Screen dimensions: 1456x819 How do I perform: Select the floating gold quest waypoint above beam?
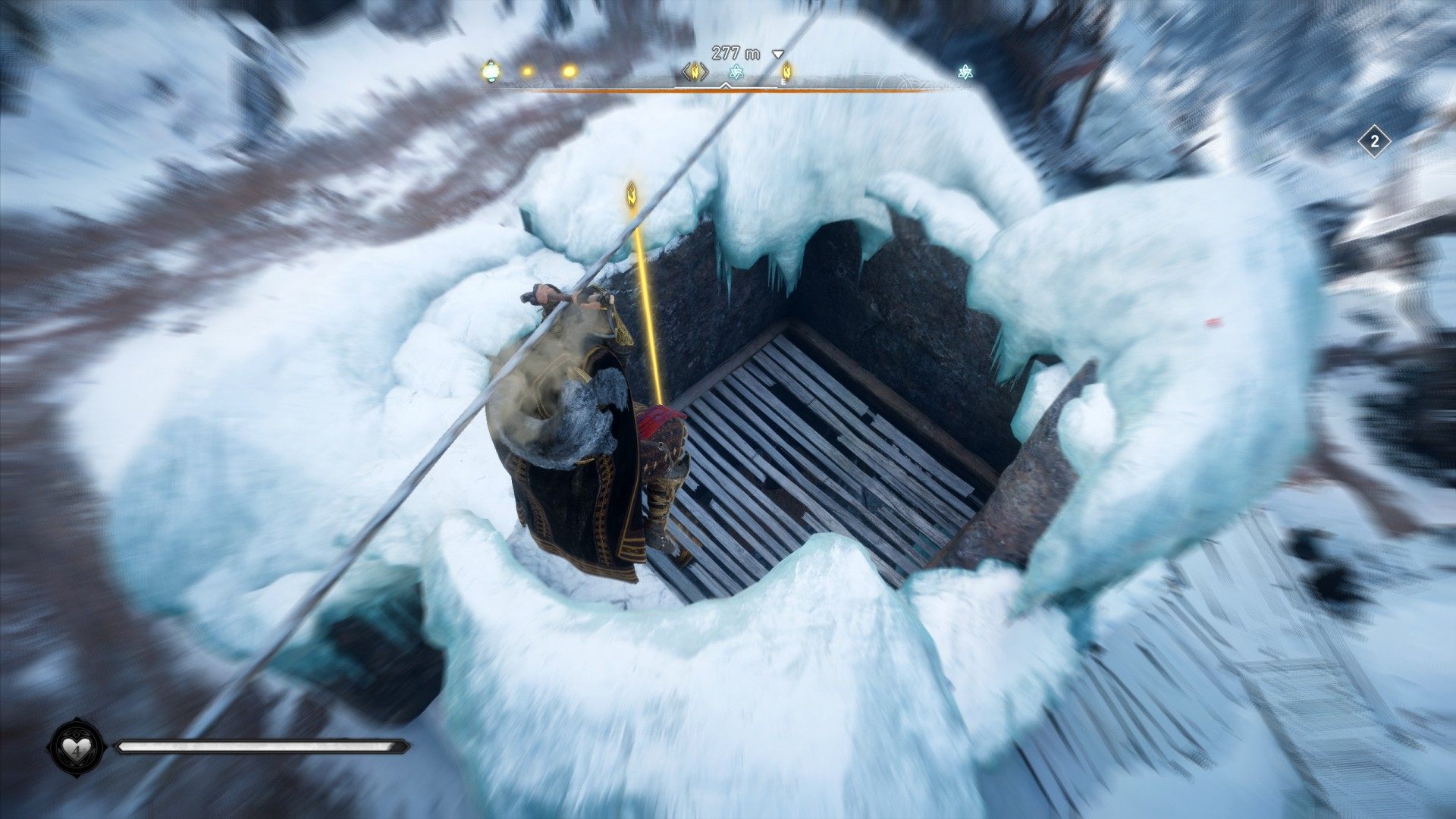coord(631,194)
